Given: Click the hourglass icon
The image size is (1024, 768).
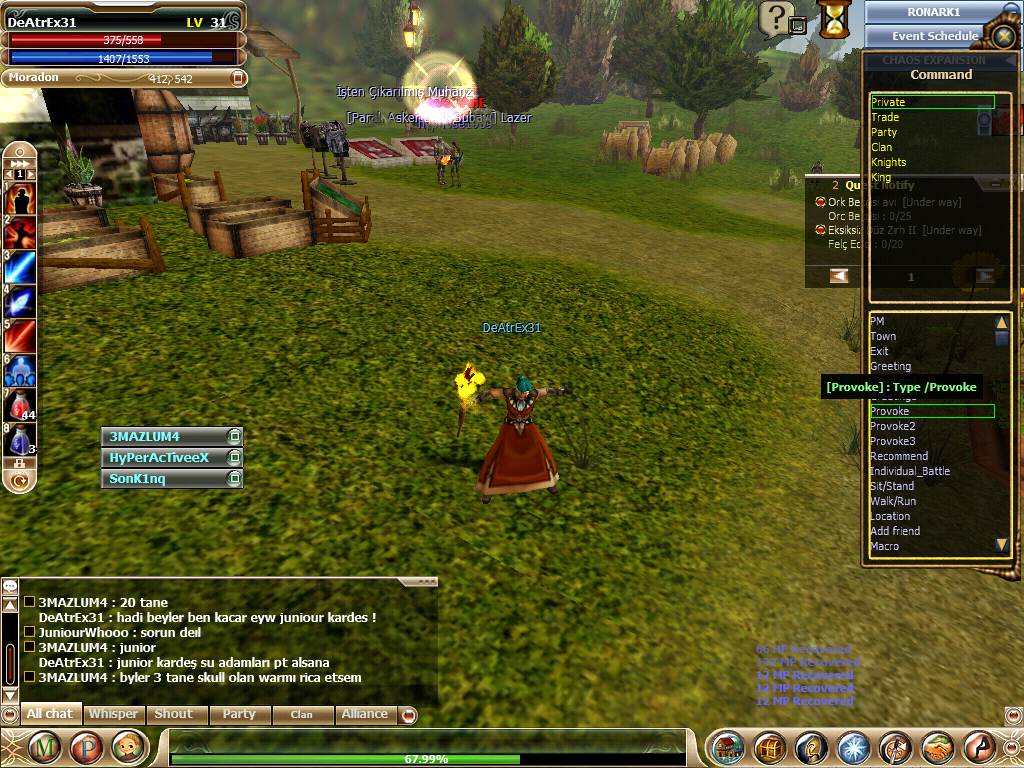Looking at the screenshot, I should coord(832,18).
